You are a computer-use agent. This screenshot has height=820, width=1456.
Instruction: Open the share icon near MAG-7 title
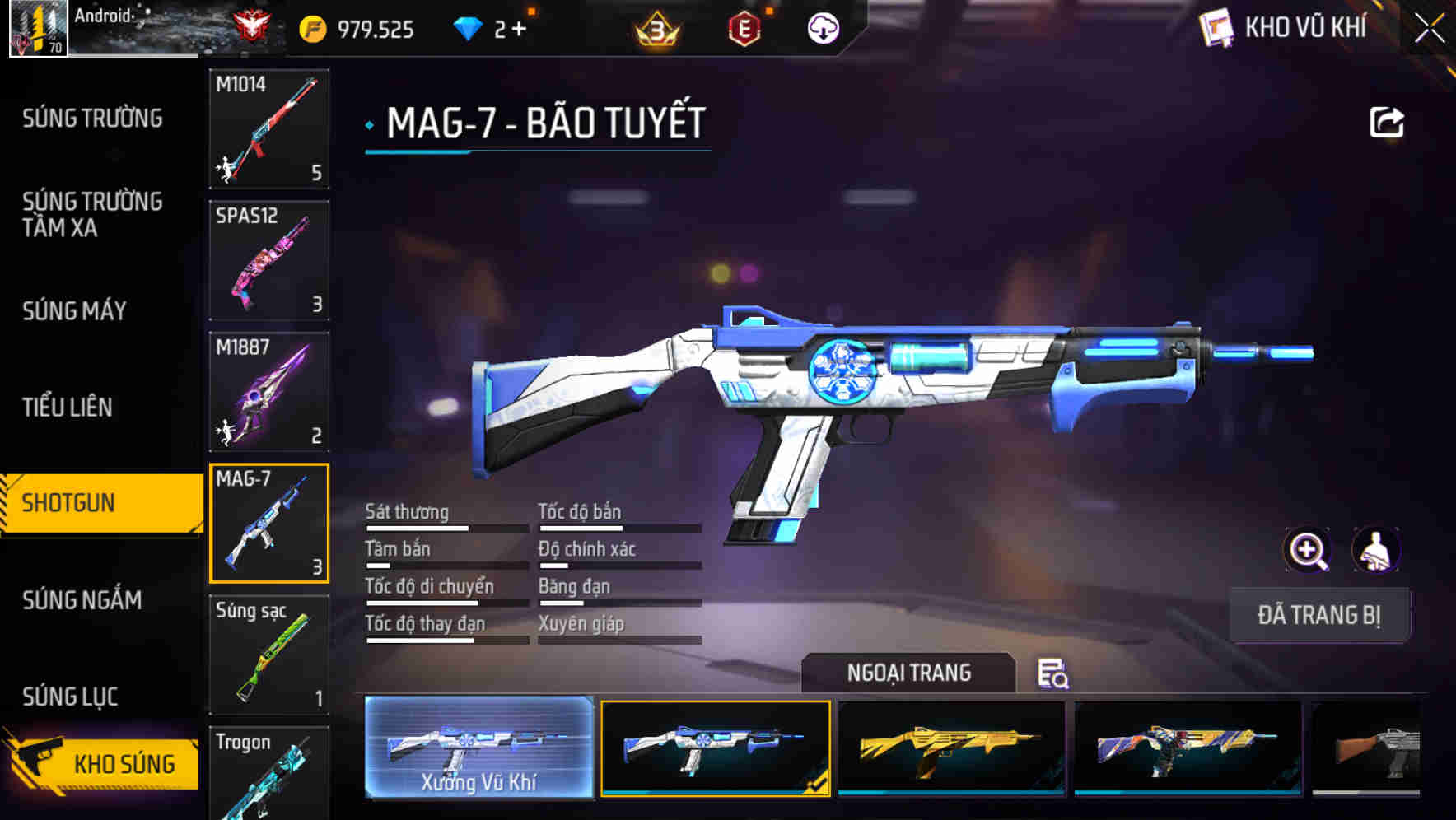(1388, 122)
